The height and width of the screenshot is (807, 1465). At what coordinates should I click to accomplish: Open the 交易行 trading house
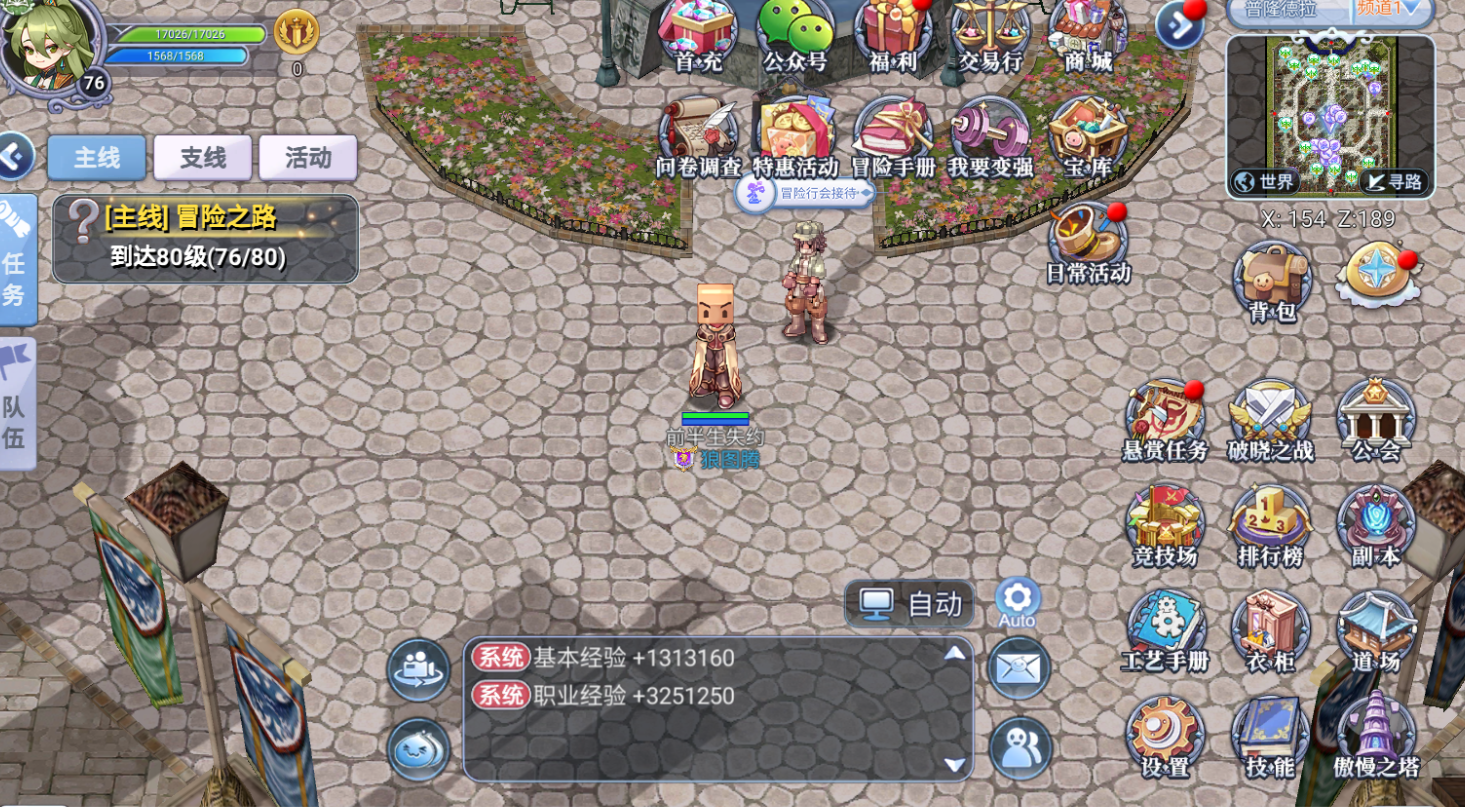coord(990,34)
